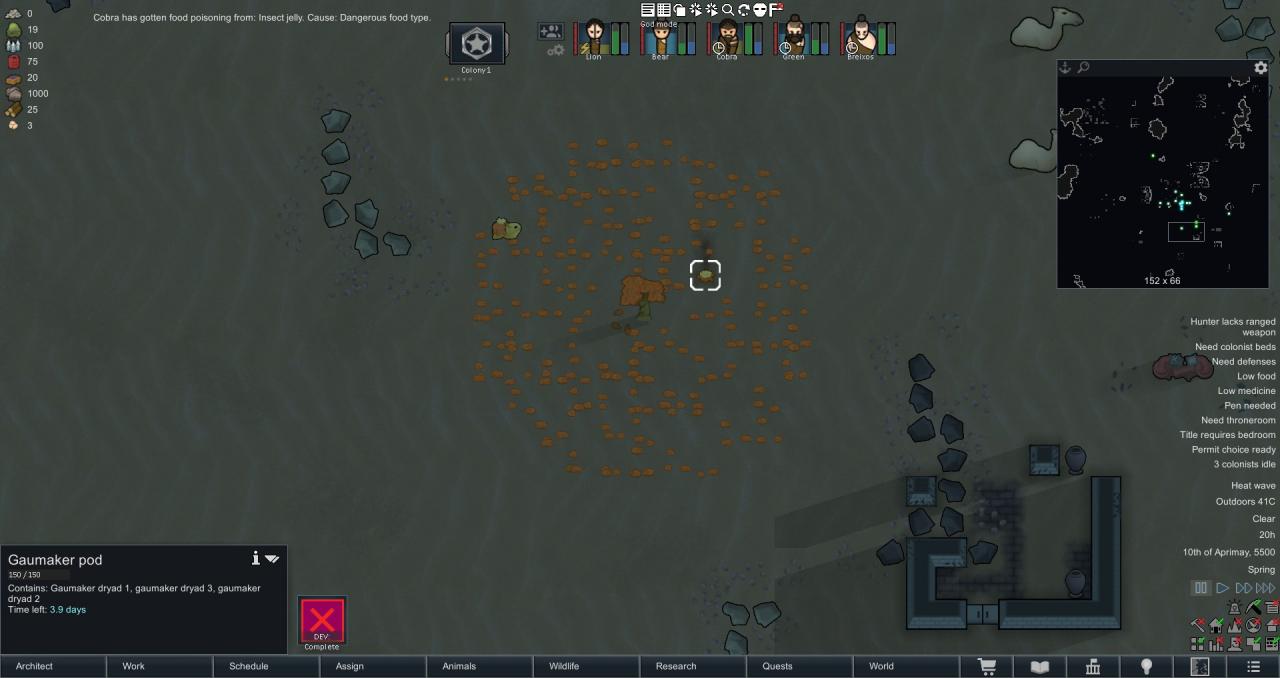Click the DEV Complete button
This screenshot has width=1280, height=678.
click(x=322, y=621)
